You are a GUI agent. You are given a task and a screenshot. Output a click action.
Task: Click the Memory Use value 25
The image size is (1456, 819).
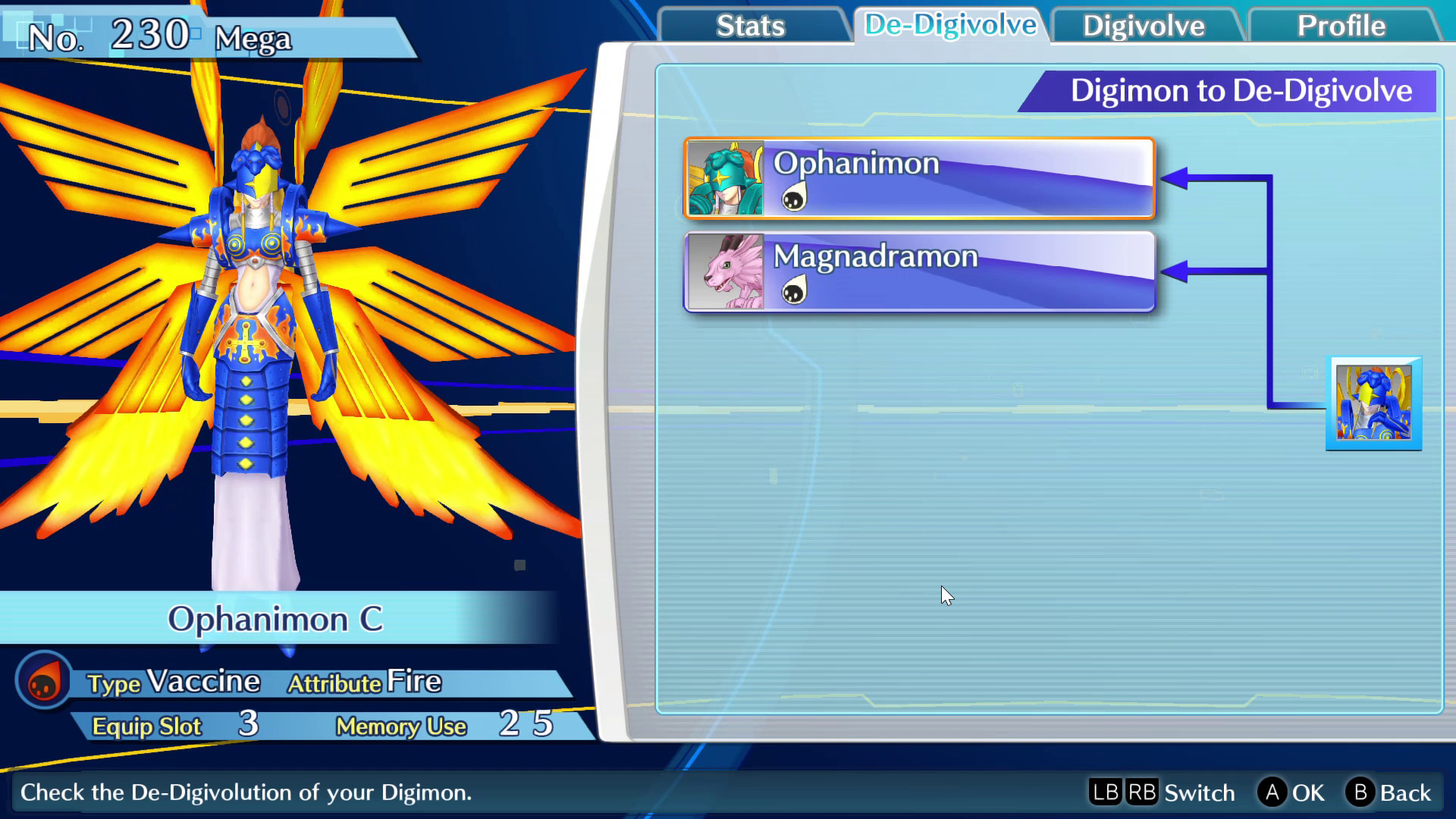click(521, 726)
